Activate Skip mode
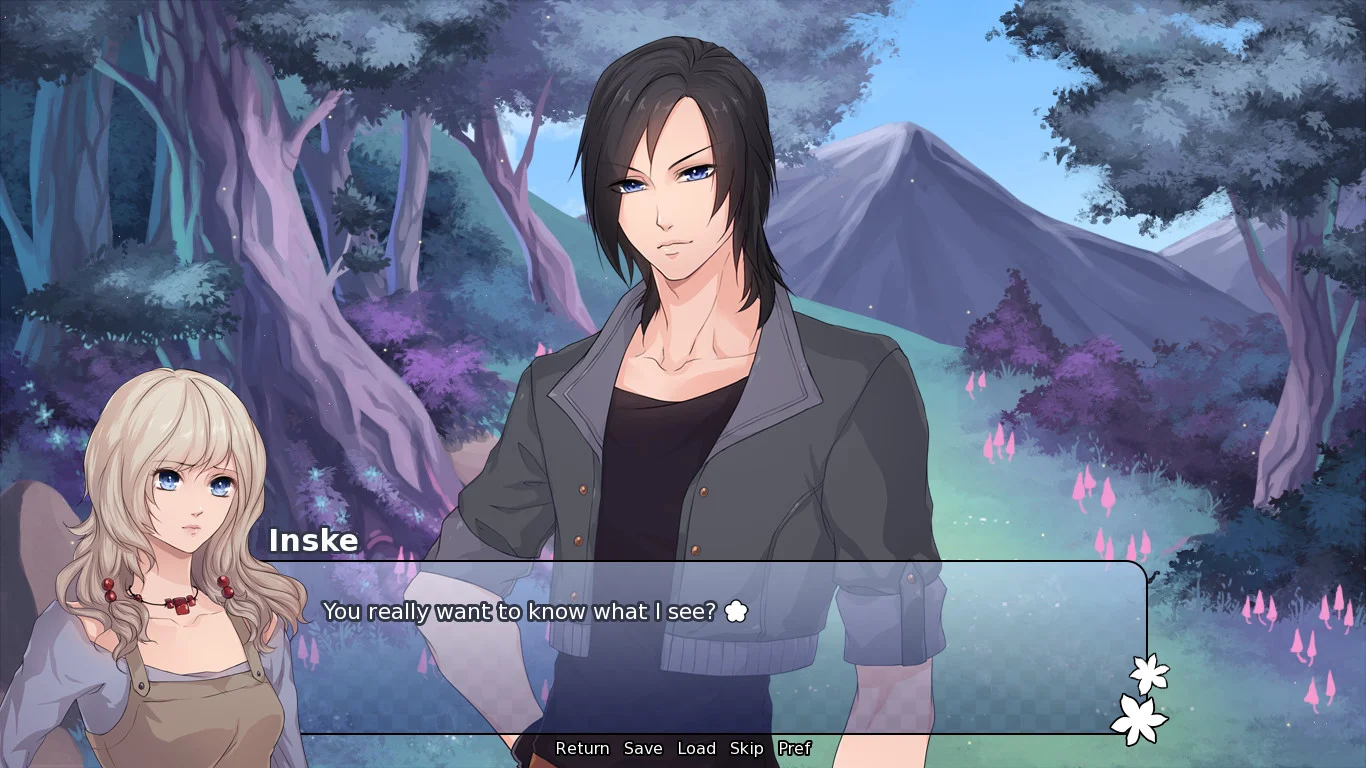 point(746,748)
